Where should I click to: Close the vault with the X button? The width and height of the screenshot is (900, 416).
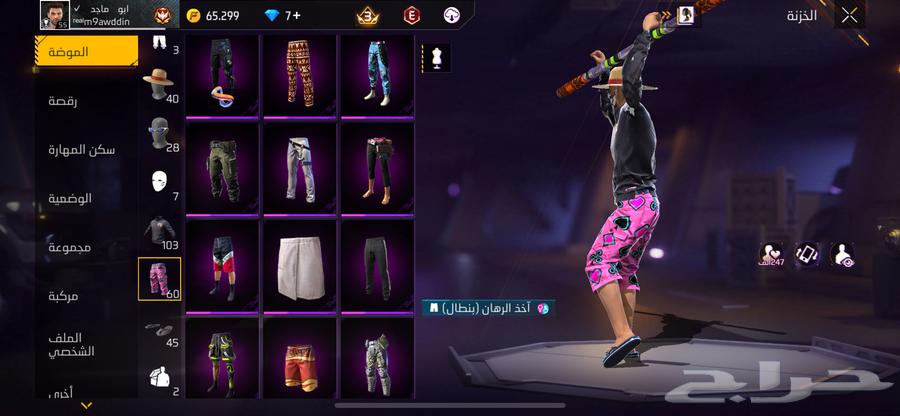point(849,15)
